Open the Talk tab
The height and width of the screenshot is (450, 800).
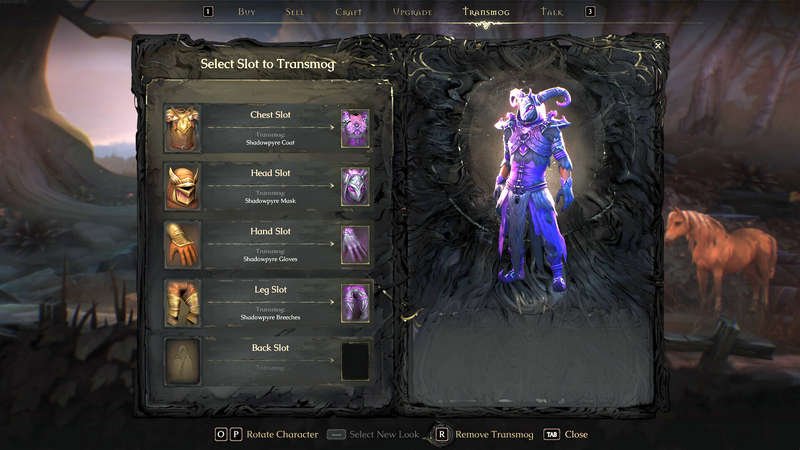tap(552, 12)
